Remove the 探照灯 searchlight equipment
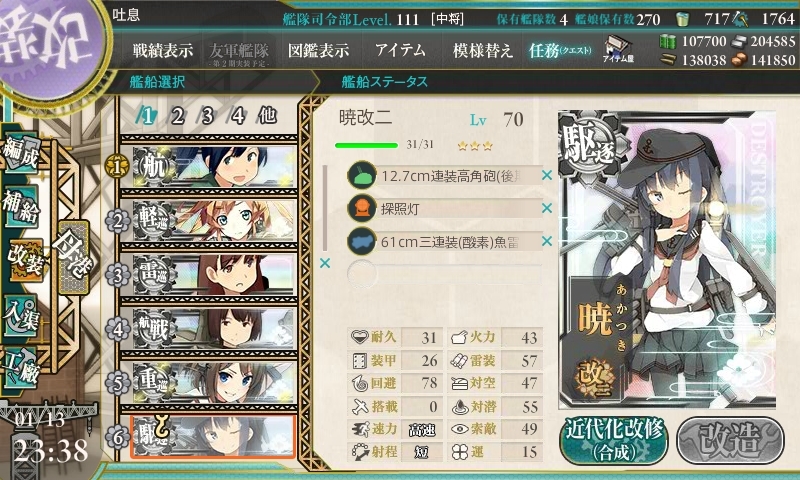Viewport: 800px width, 480px height. [x=547, y=209]
